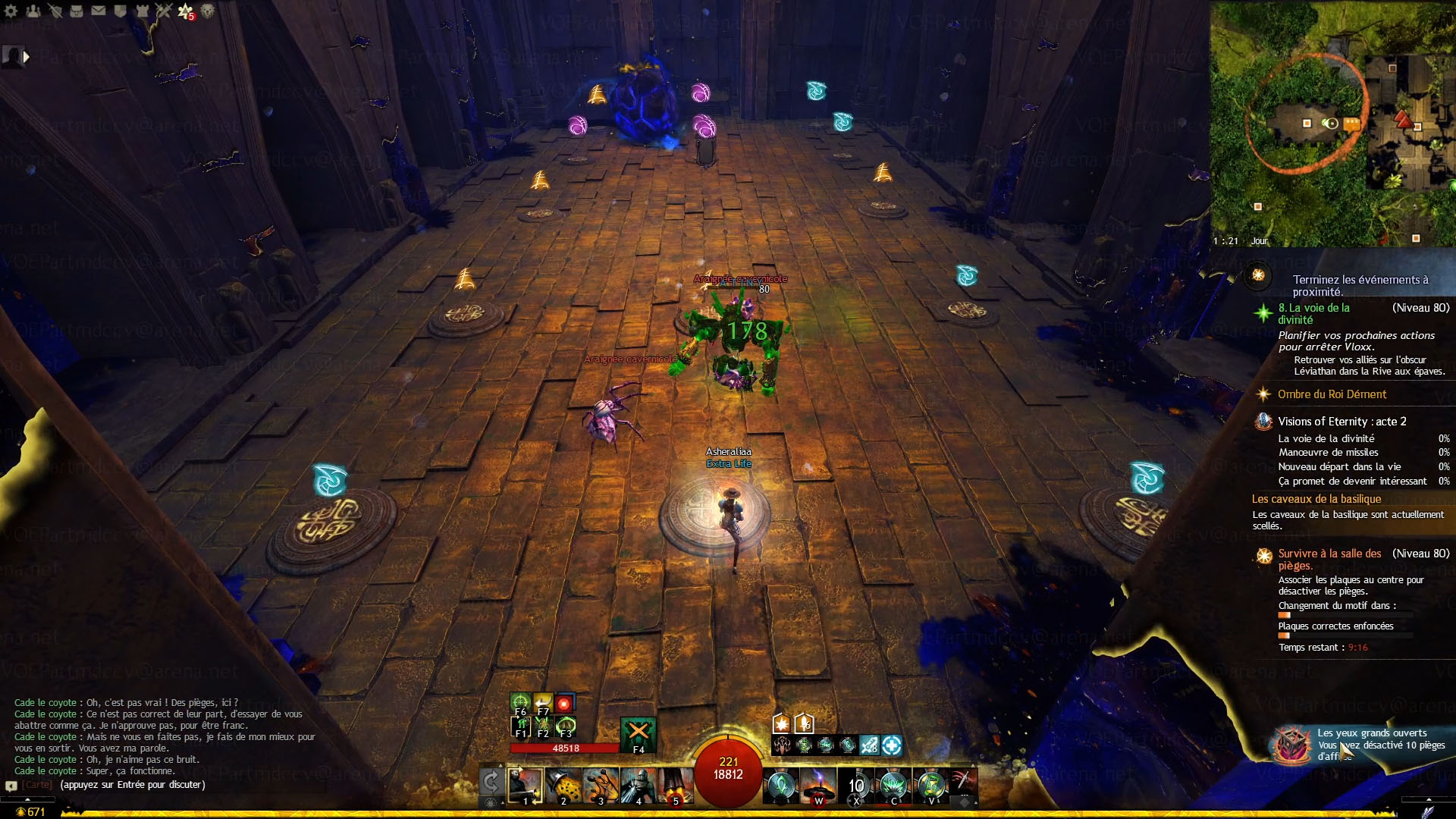Open the Ombre du Roi Dément event entry
Screen dimensions: 1456x819
click(x=1332, y=394)
